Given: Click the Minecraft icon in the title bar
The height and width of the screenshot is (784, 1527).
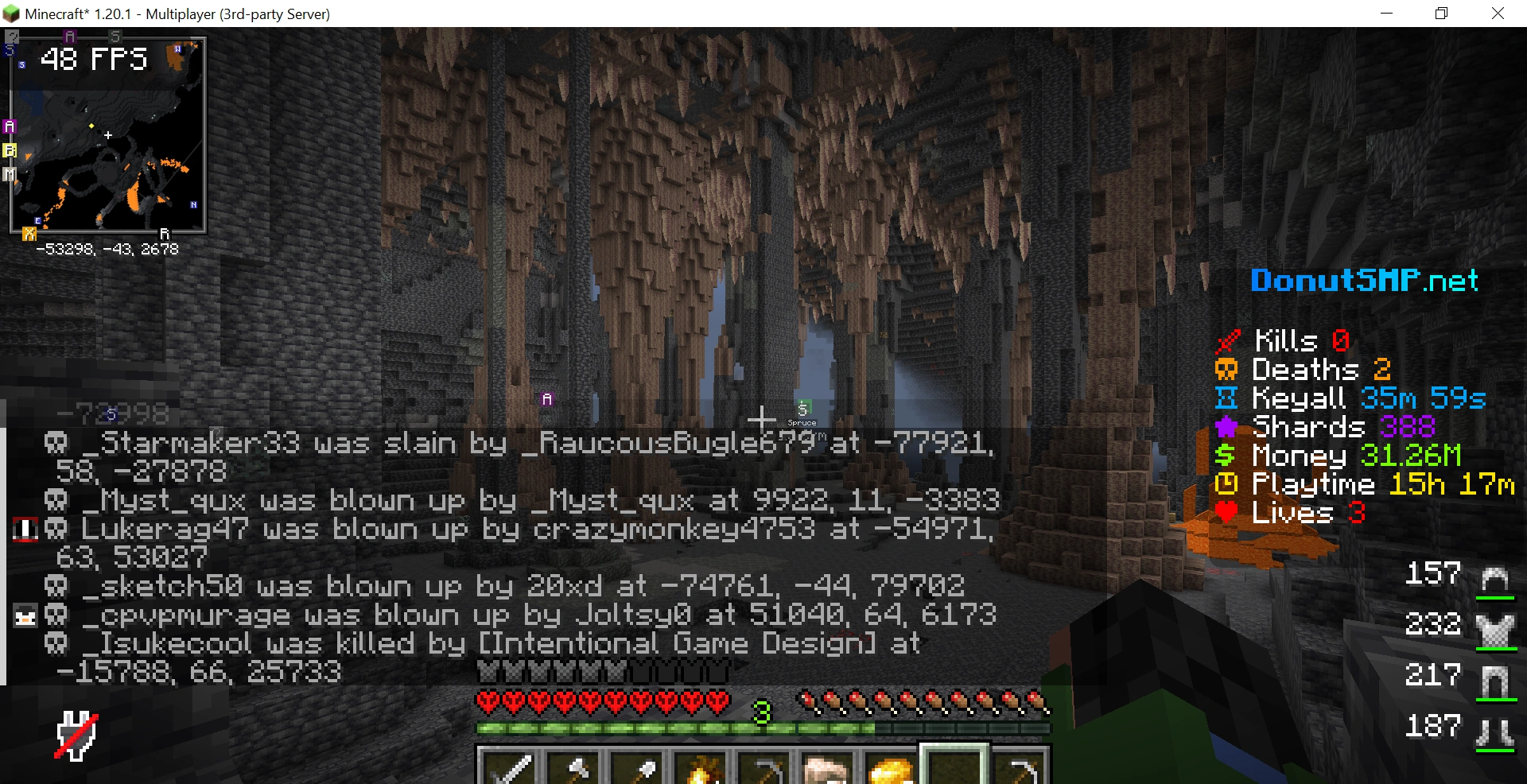Looking at the screenshot, I should coord(10,13).
